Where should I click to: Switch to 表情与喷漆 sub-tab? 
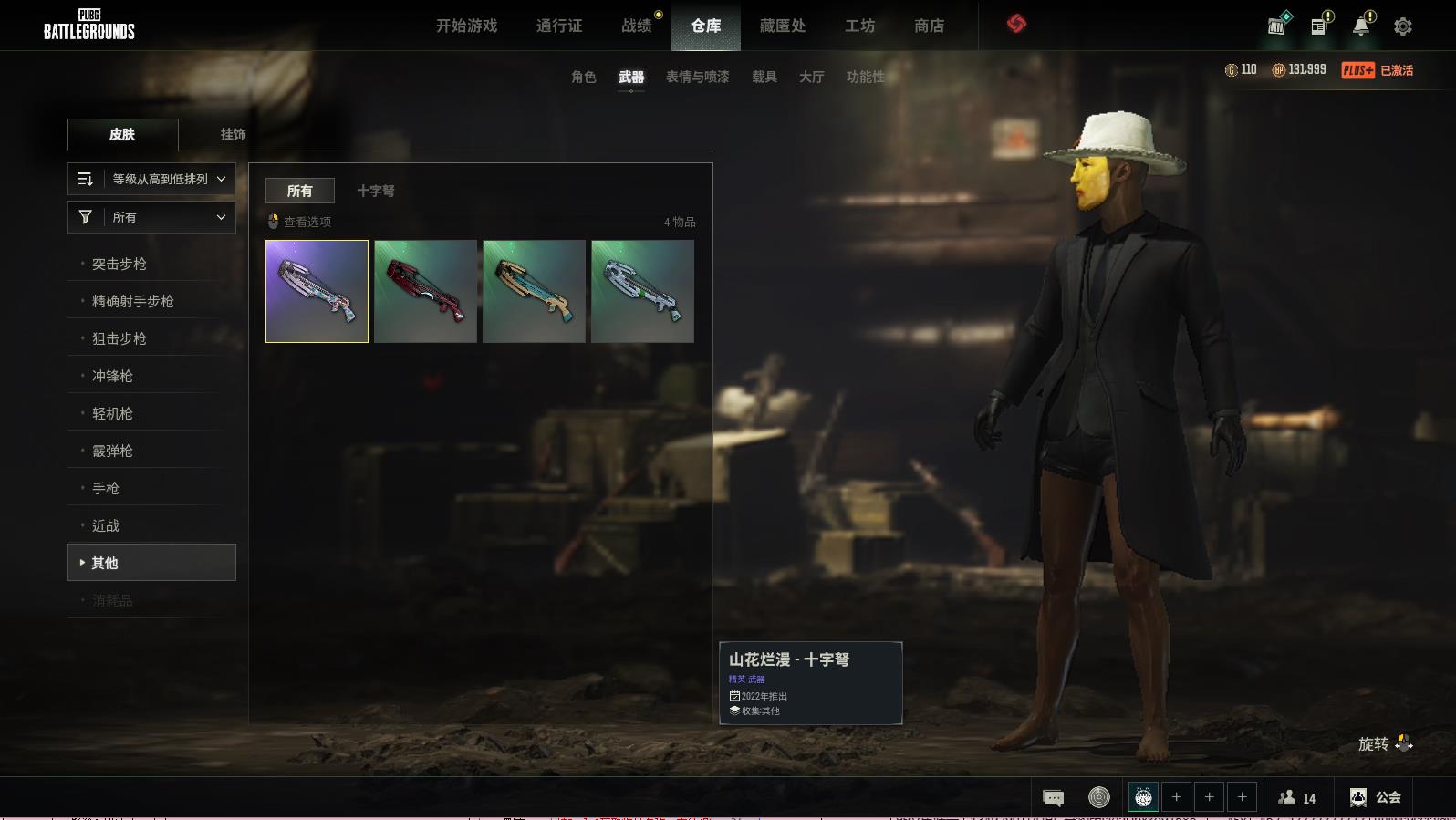[x=697, y=77]
